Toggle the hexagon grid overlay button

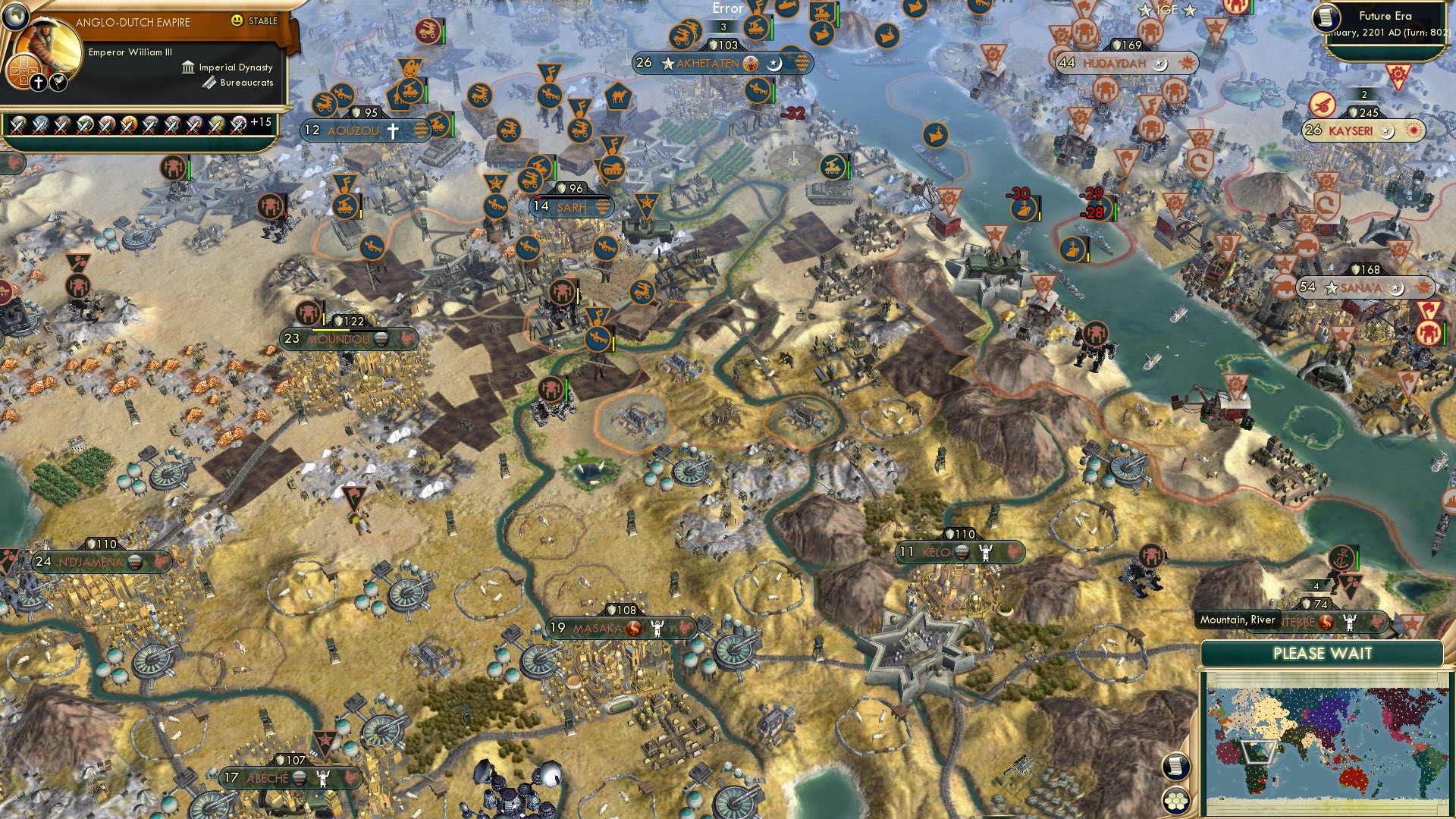click(x=1175, y=801)
